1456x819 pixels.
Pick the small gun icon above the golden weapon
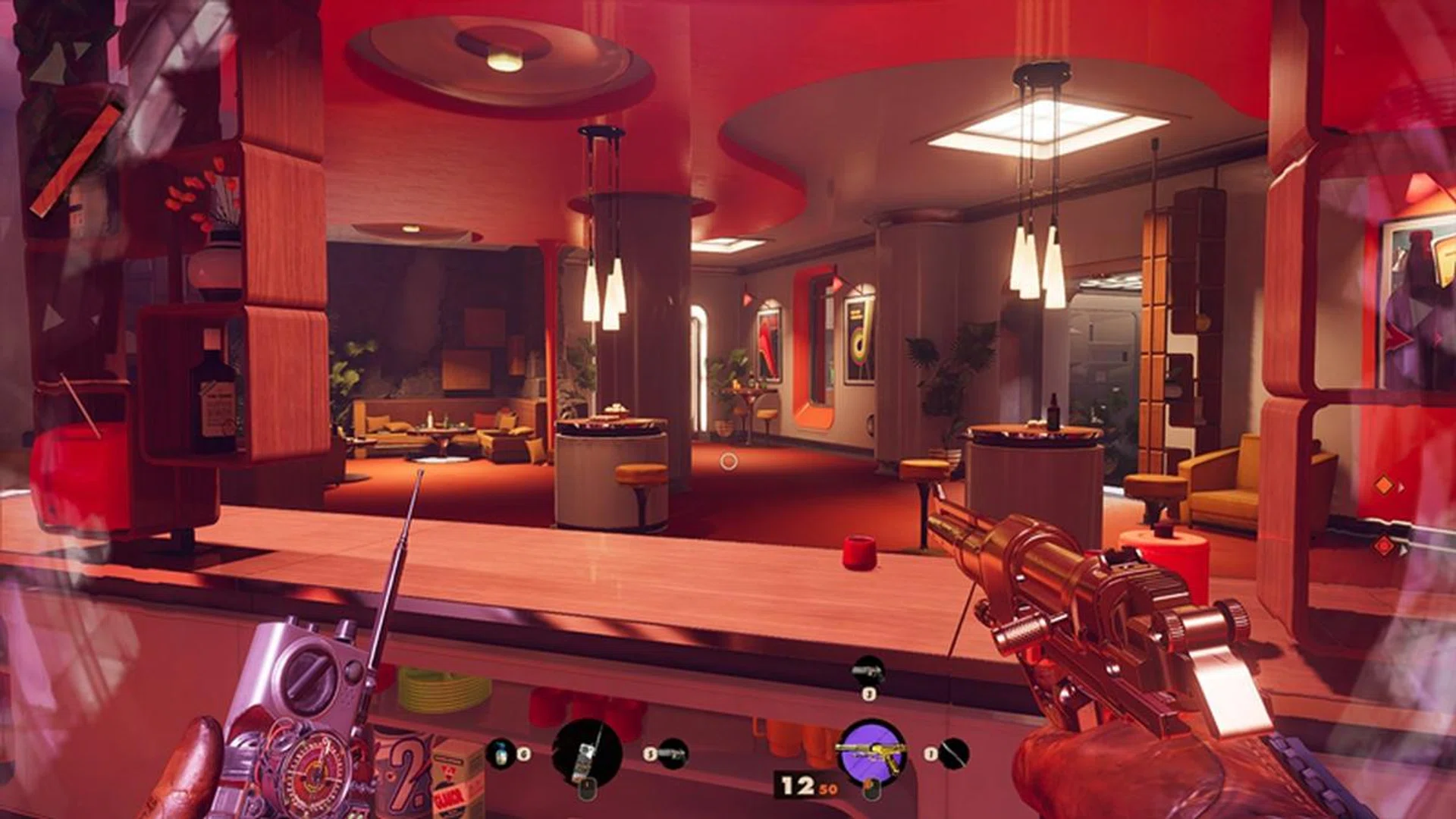tap(868, 671)
